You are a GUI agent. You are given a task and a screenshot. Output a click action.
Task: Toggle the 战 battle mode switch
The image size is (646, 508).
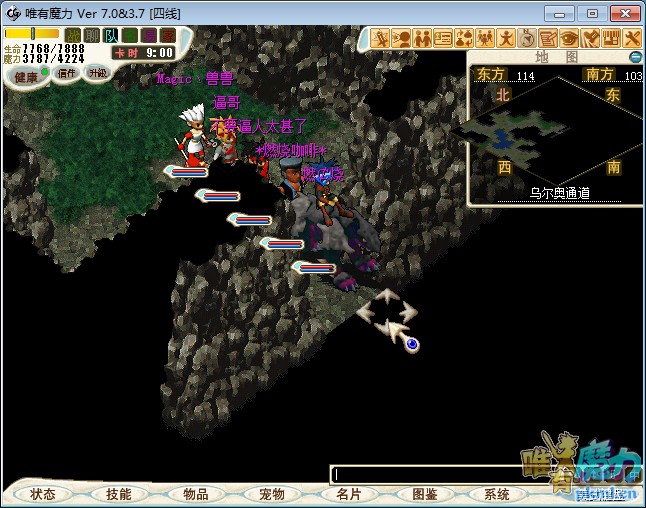click(72, 35)
